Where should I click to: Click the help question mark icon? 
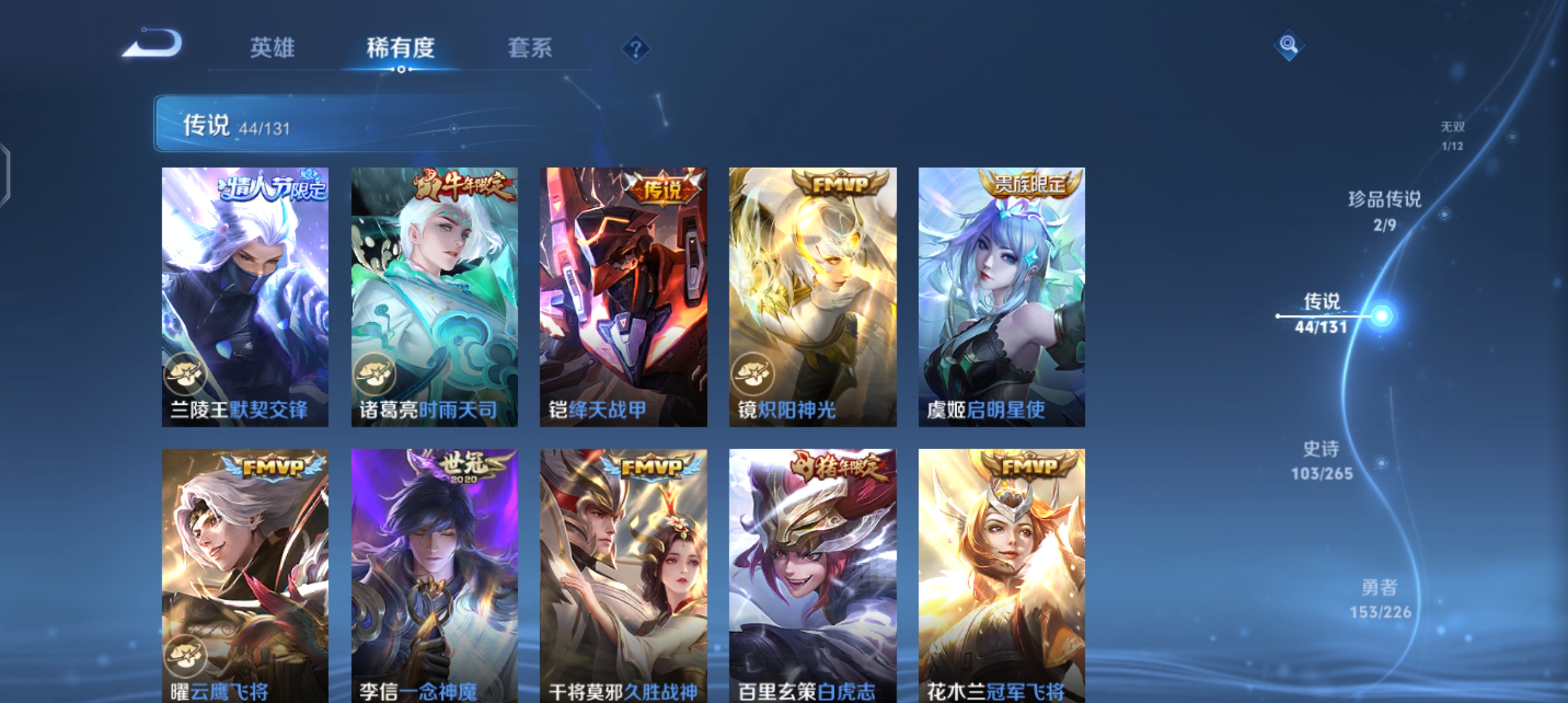pos(635,49)
